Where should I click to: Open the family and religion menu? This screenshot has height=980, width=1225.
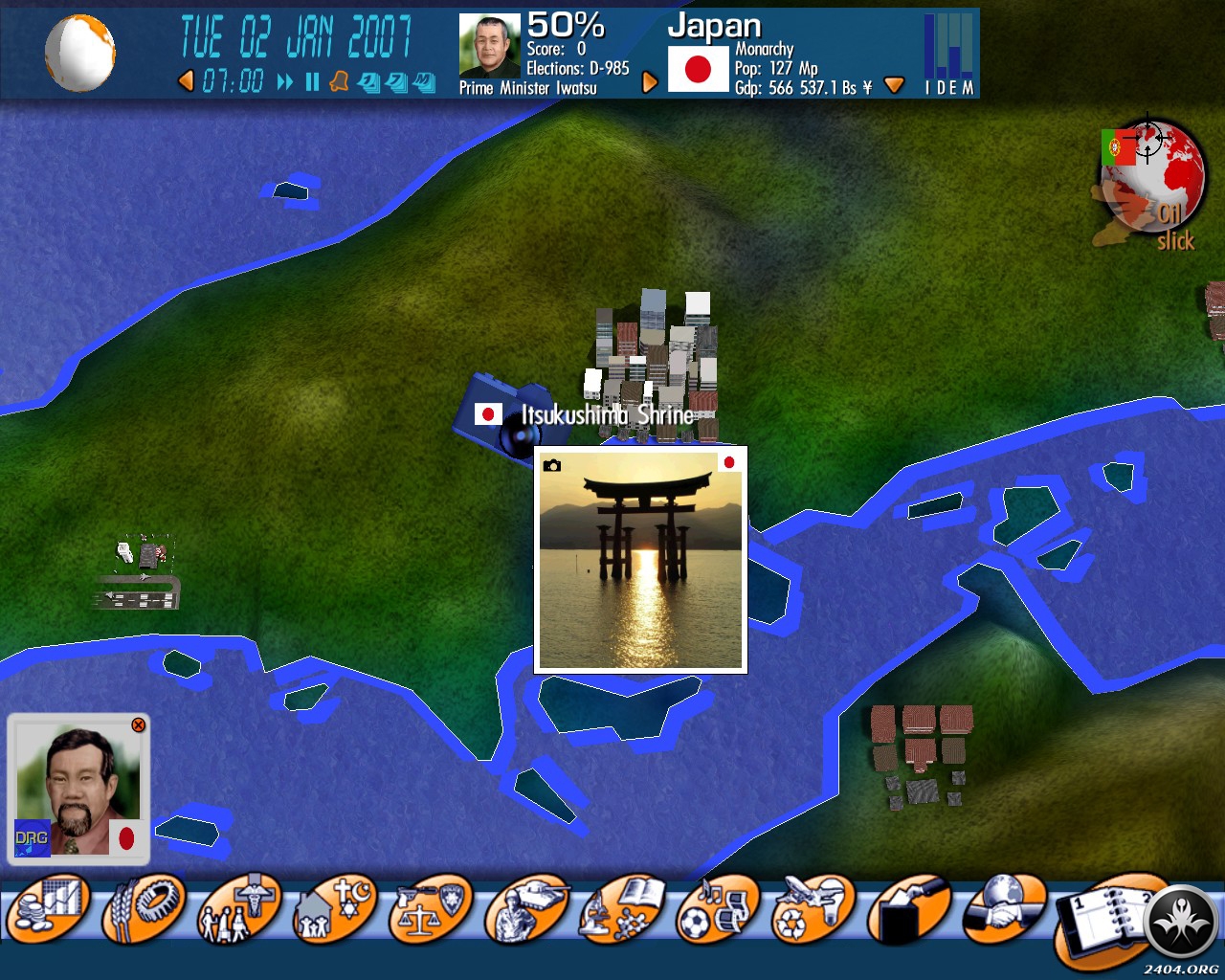[335, 909]
